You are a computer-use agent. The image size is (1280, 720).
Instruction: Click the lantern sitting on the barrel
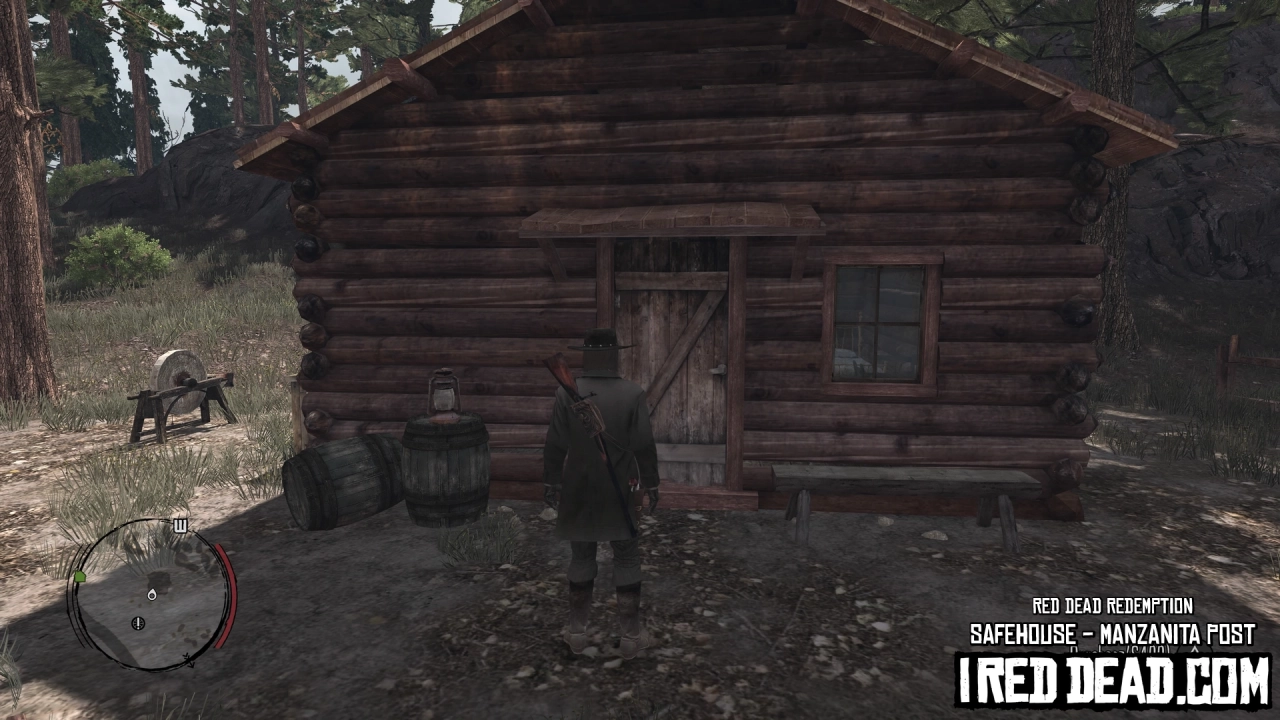click(444, 393)
